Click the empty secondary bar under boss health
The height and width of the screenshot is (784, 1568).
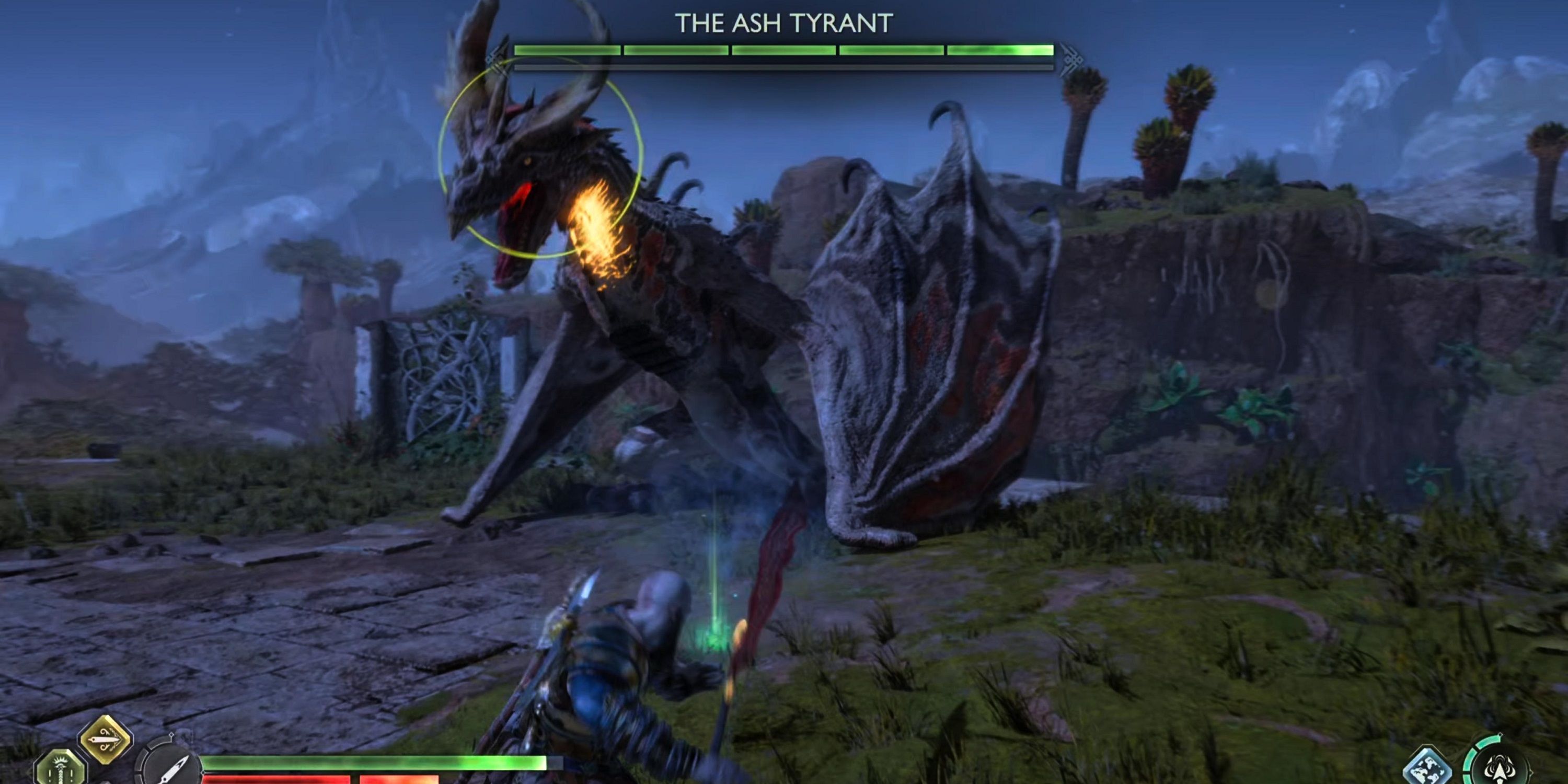[x=784, y=66]
